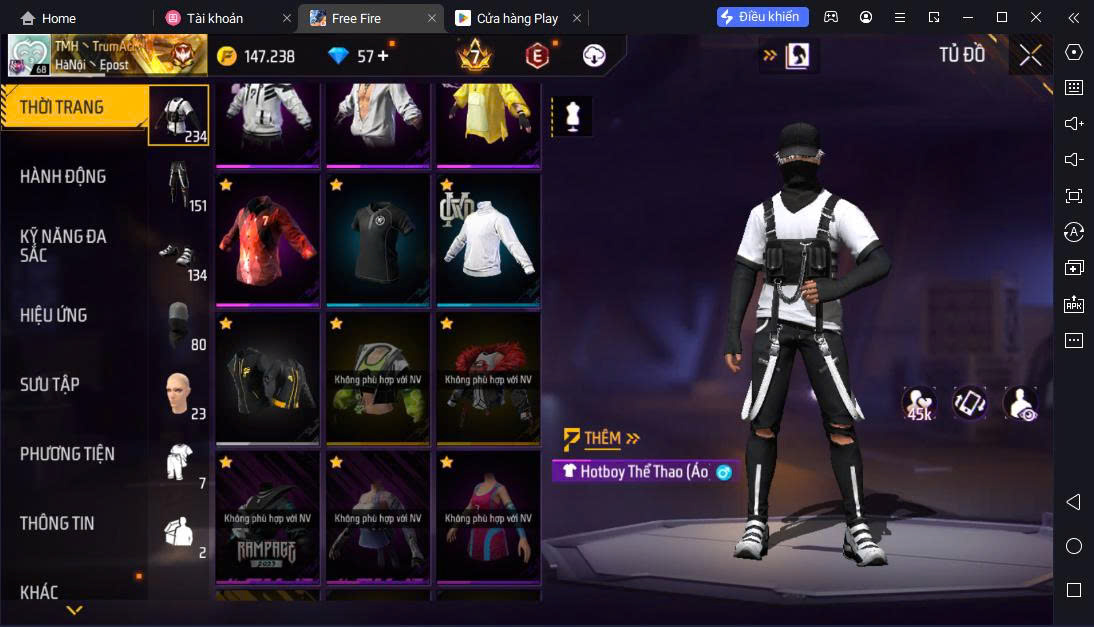This screenshot has width=1094, height=627.
Task: Add diamonds with the plus button
Action: click(383, 56)
